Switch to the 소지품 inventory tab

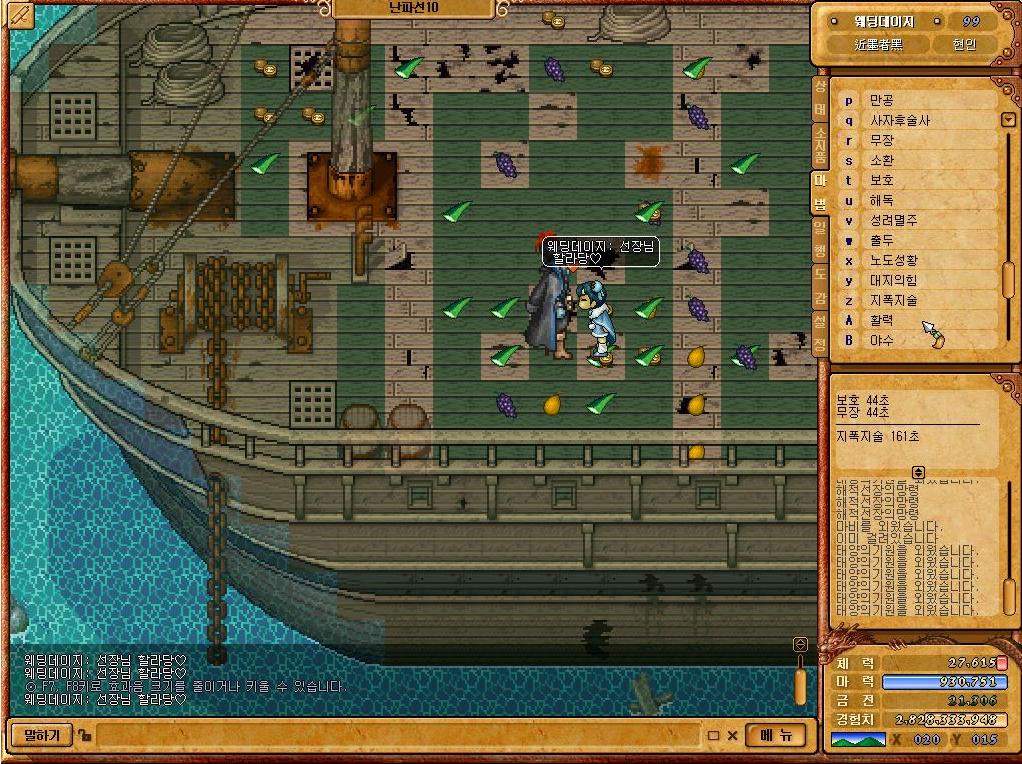pos(820,144)
